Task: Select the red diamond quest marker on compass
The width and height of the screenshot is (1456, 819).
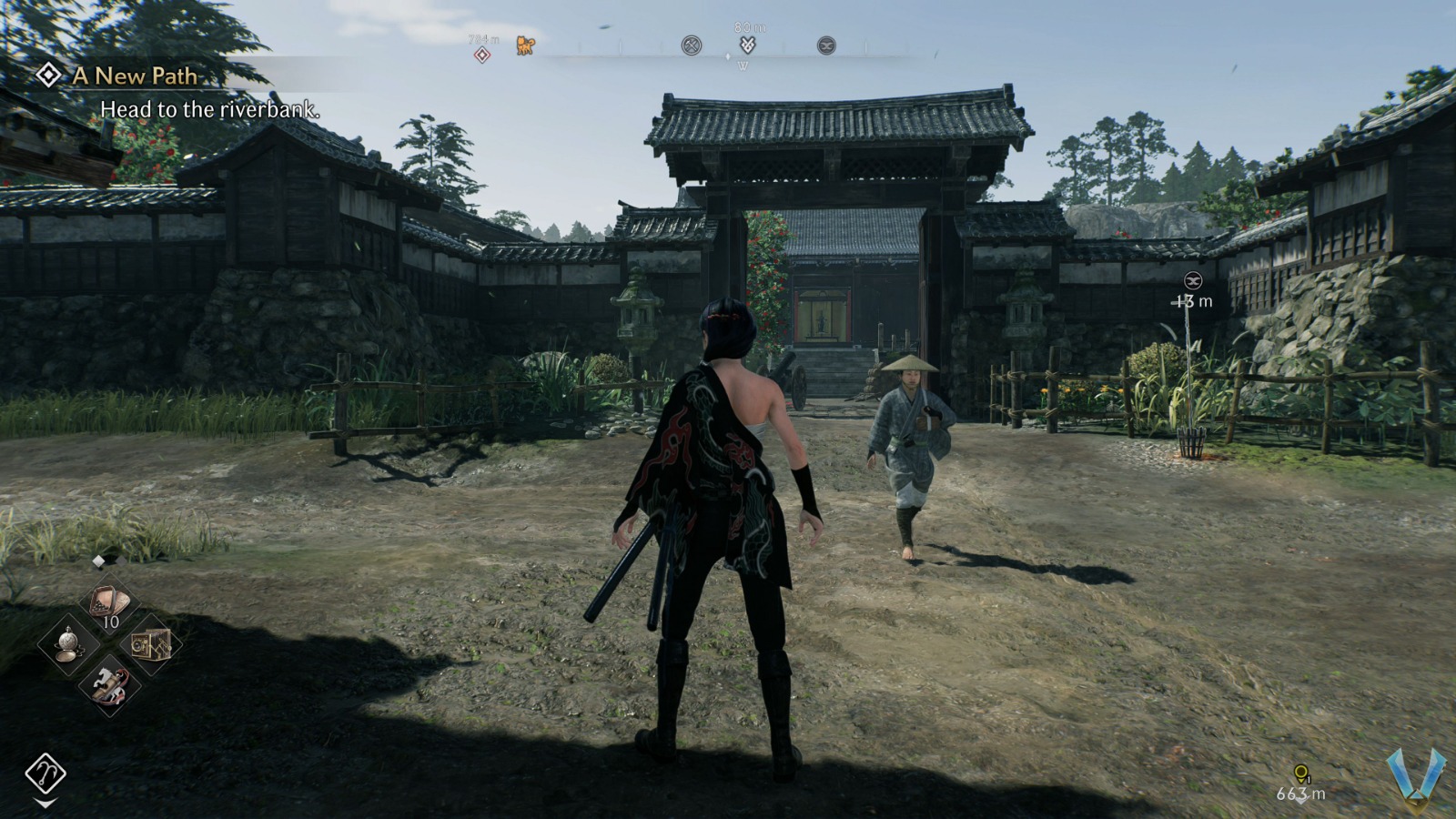Action: pos(481,53)
